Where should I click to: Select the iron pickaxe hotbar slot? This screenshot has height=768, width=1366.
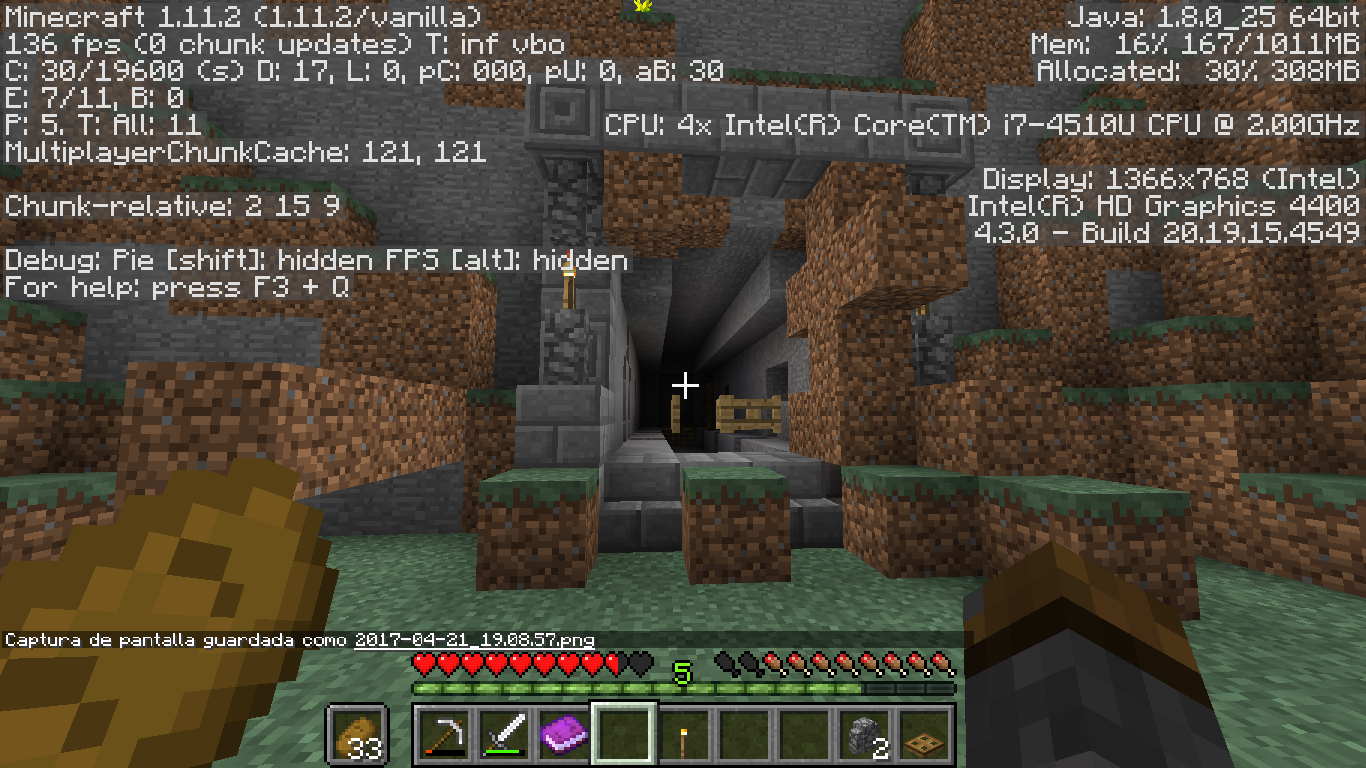442,735
